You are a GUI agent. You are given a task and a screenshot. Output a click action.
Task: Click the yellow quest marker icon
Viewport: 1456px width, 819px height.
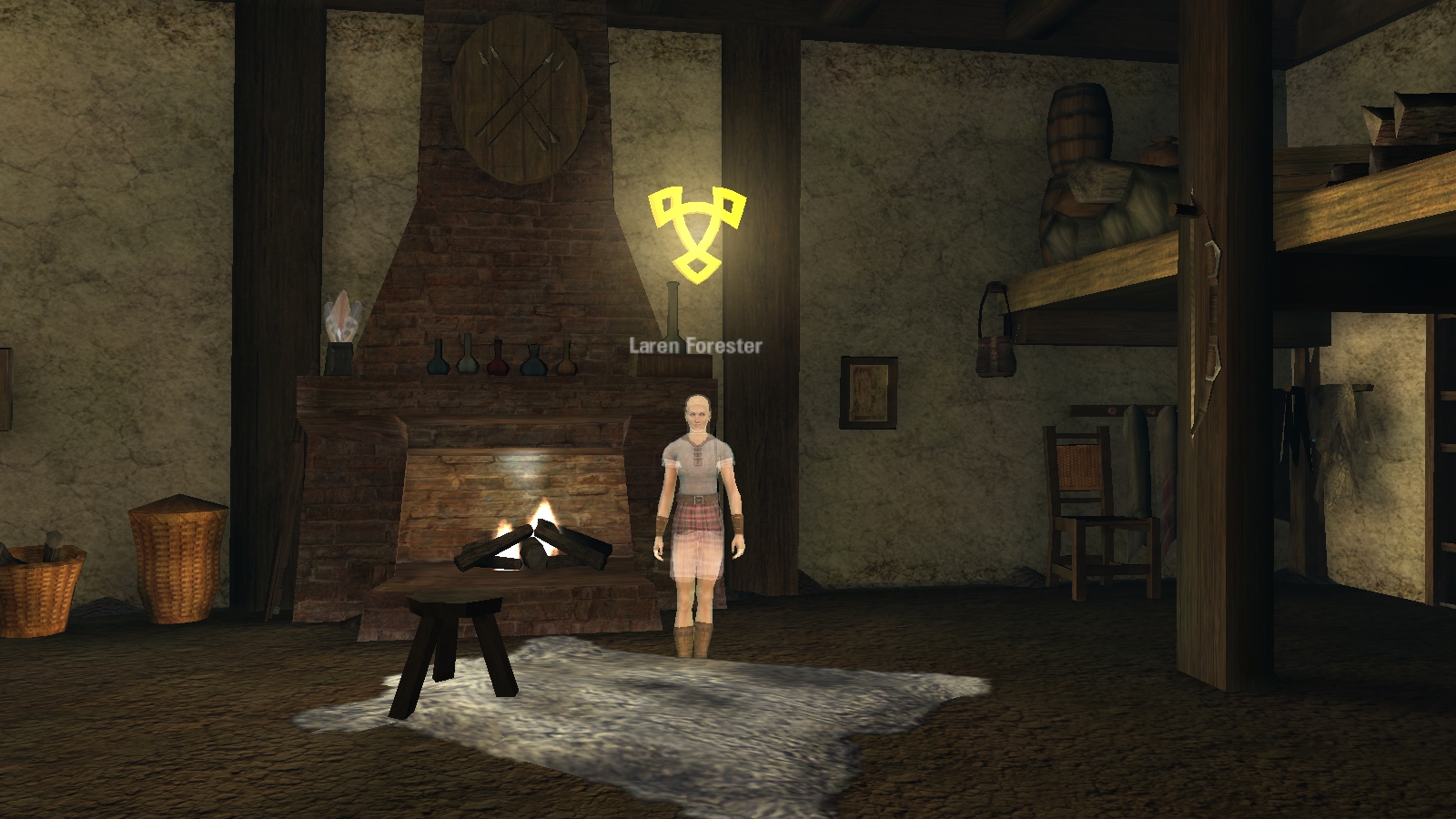coord(698,230)
